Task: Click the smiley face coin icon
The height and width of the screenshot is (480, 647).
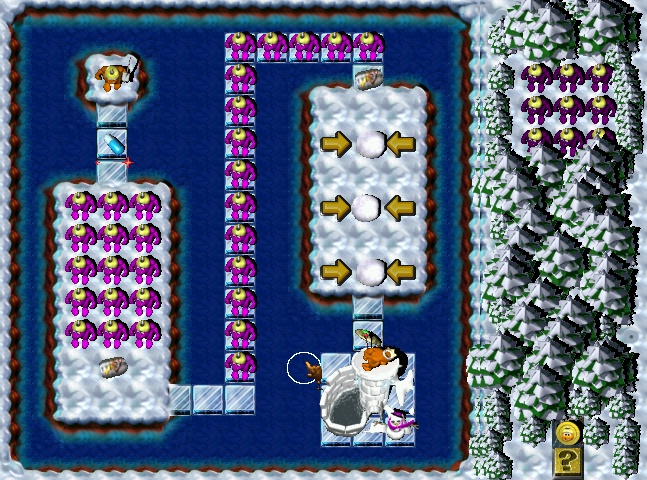Action: pos(568,433)
